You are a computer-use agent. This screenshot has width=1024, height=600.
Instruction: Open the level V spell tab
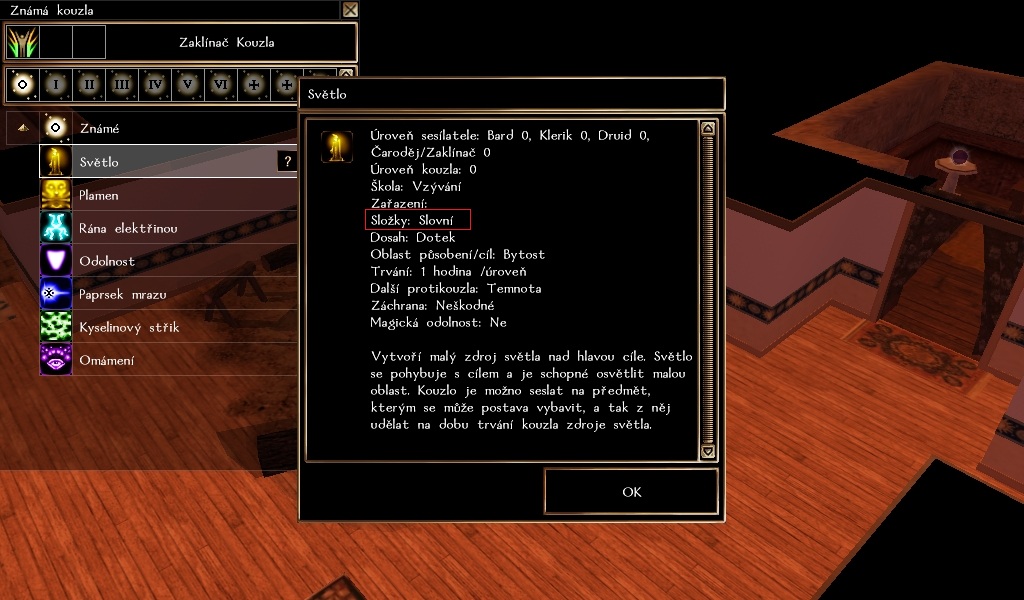point(187,85)
